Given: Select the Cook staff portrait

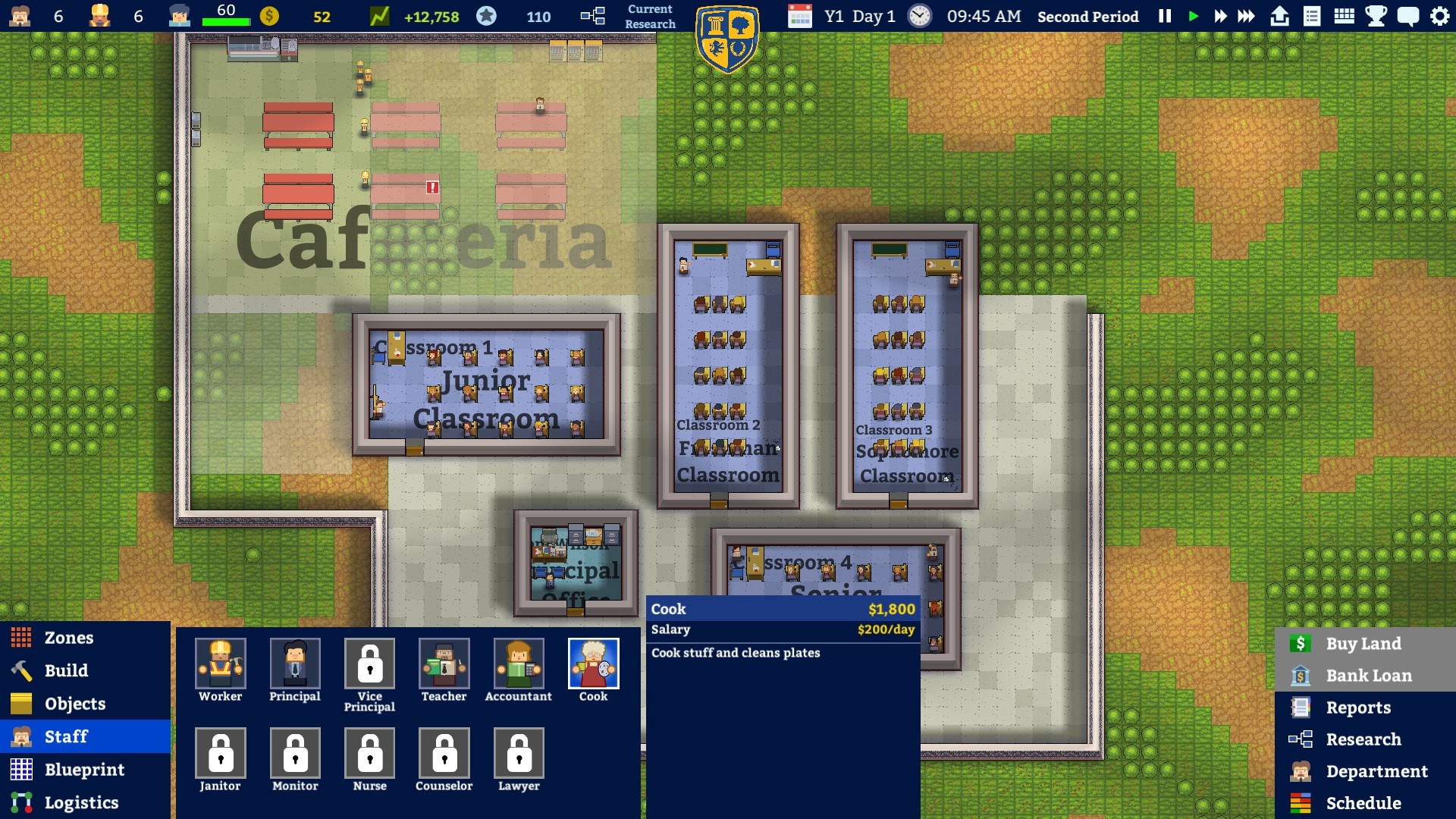Looking at the screenshot, I should tap(593, 664).
